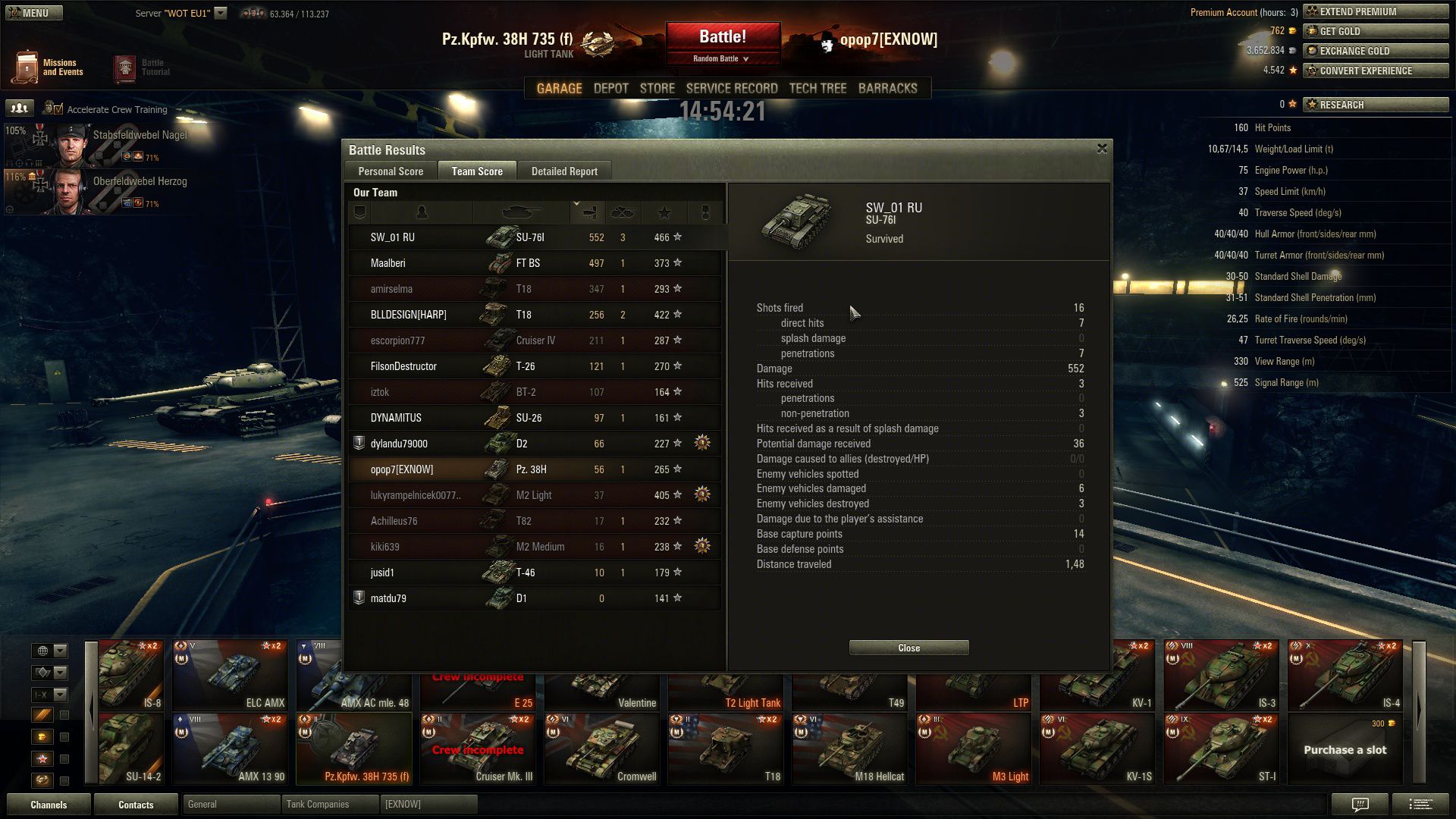Choose EXTEND PREMIUM
This screenshot has height=819, width=1456.
(x=1376, y=11)
